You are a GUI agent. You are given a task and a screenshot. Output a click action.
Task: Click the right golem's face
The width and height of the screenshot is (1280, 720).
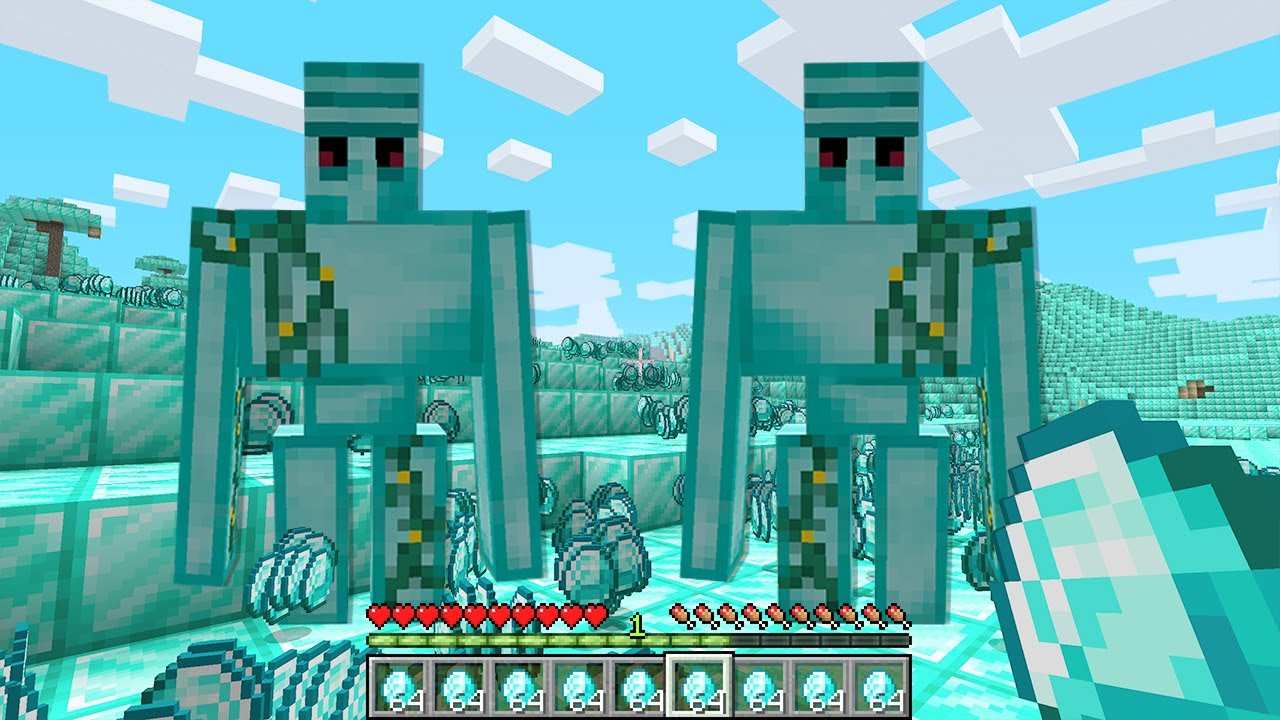[x=860, y=130]
